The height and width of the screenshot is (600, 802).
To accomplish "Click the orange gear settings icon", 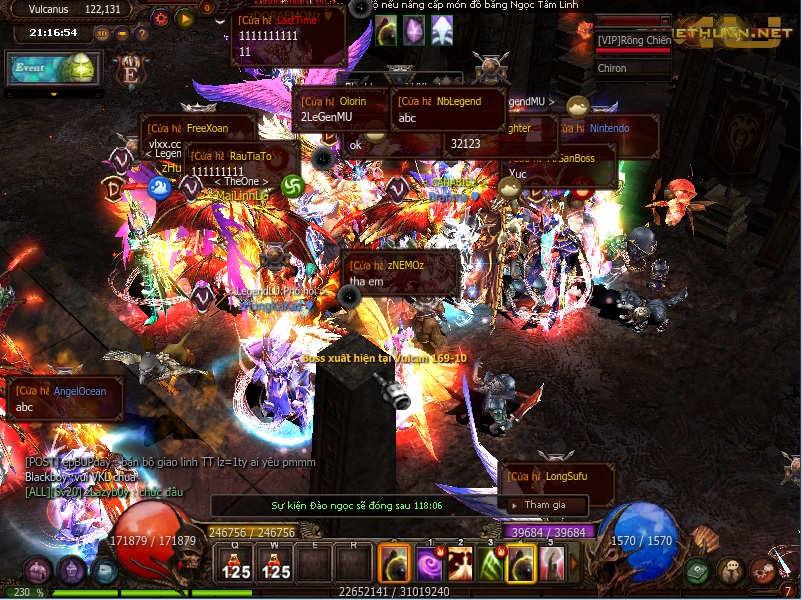I will pos(162,17).
